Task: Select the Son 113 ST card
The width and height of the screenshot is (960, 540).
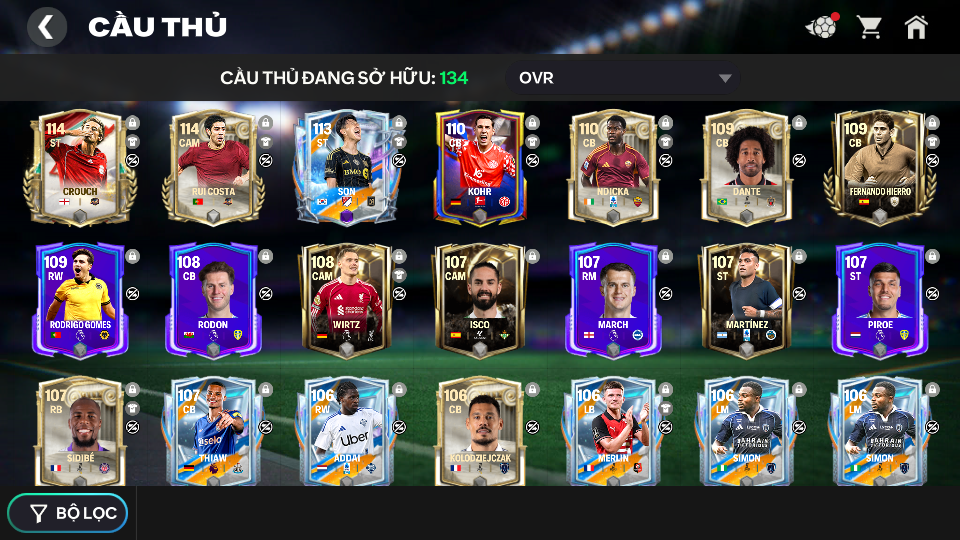Action: pyautogui.click(x=346, y=167)
